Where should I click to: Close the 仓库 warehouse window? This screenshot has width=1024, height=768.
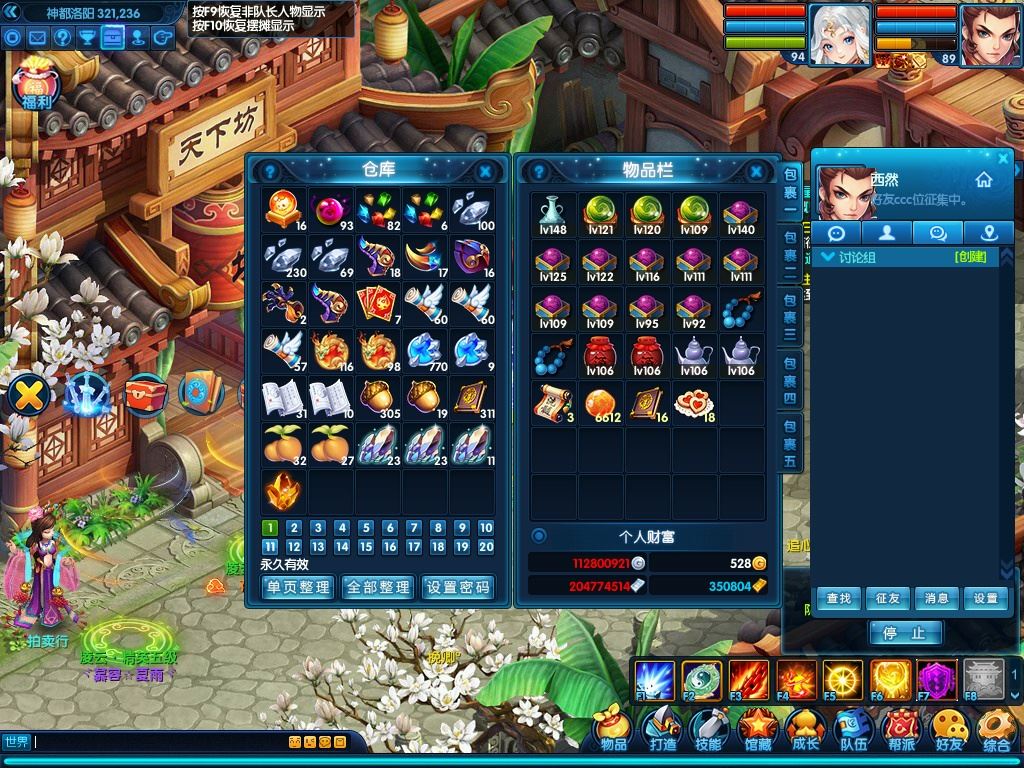pyautogui.click(x=485, y=171)
